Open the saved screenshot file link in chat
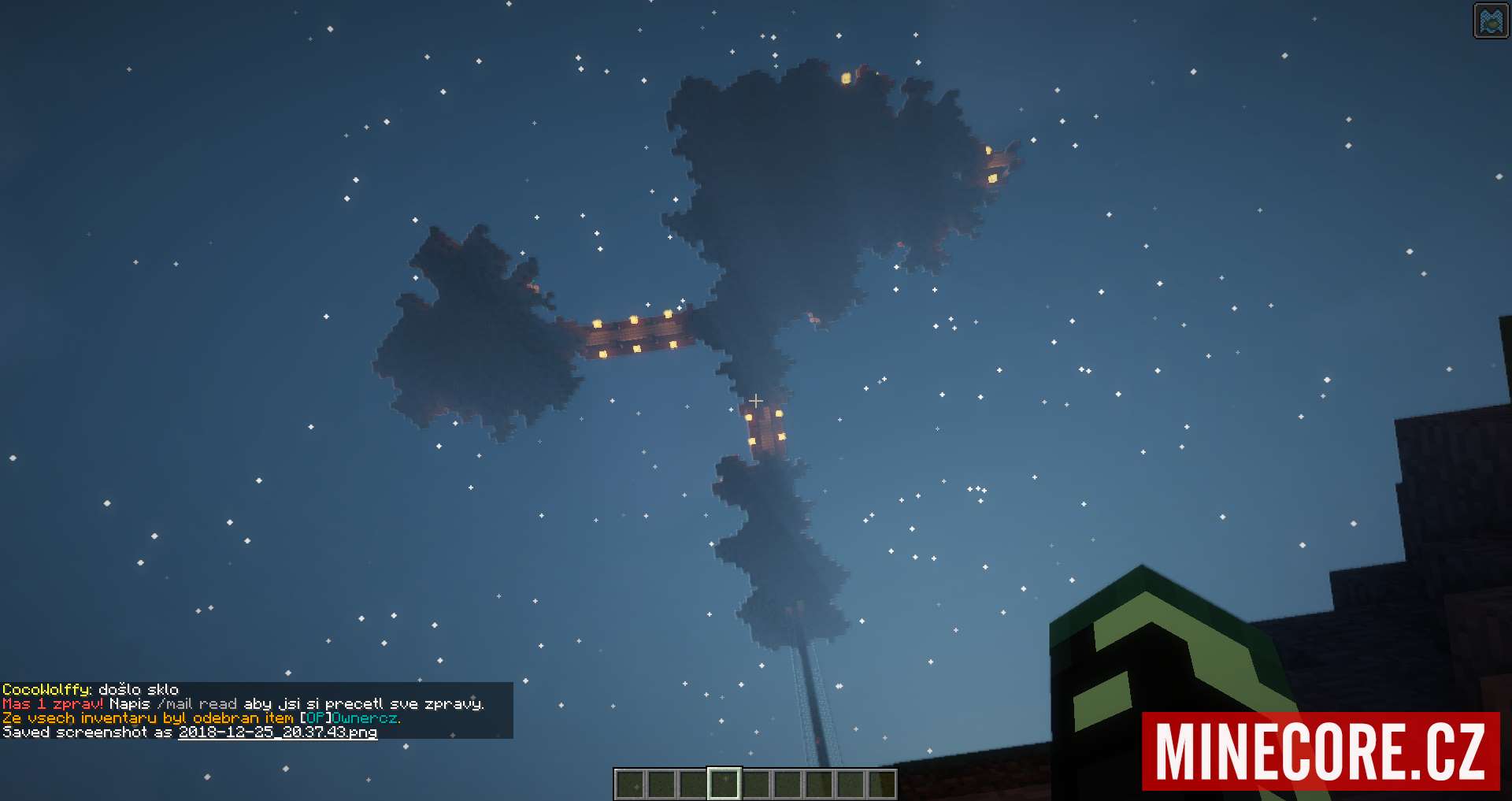The width and height of the screenshot is (1512, 801). coord(277,732)
